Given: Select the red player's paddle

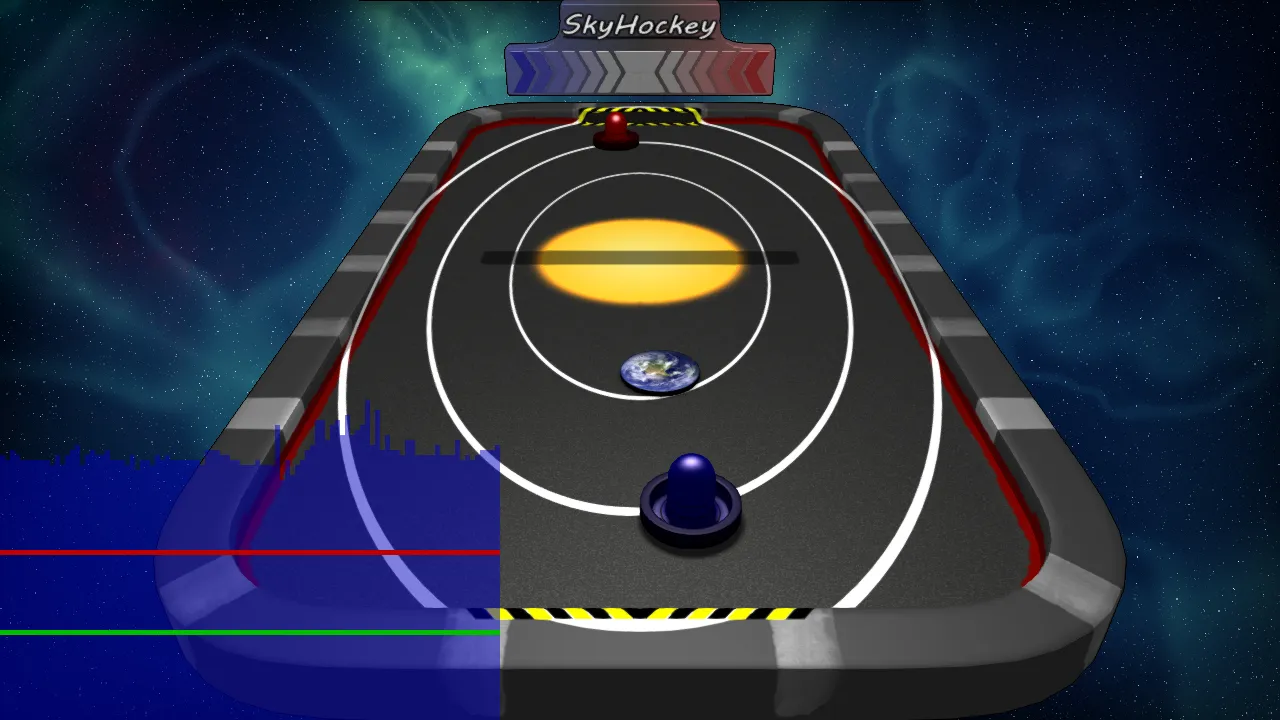Looking at the screenshot, I should click(x=613, y=130).
